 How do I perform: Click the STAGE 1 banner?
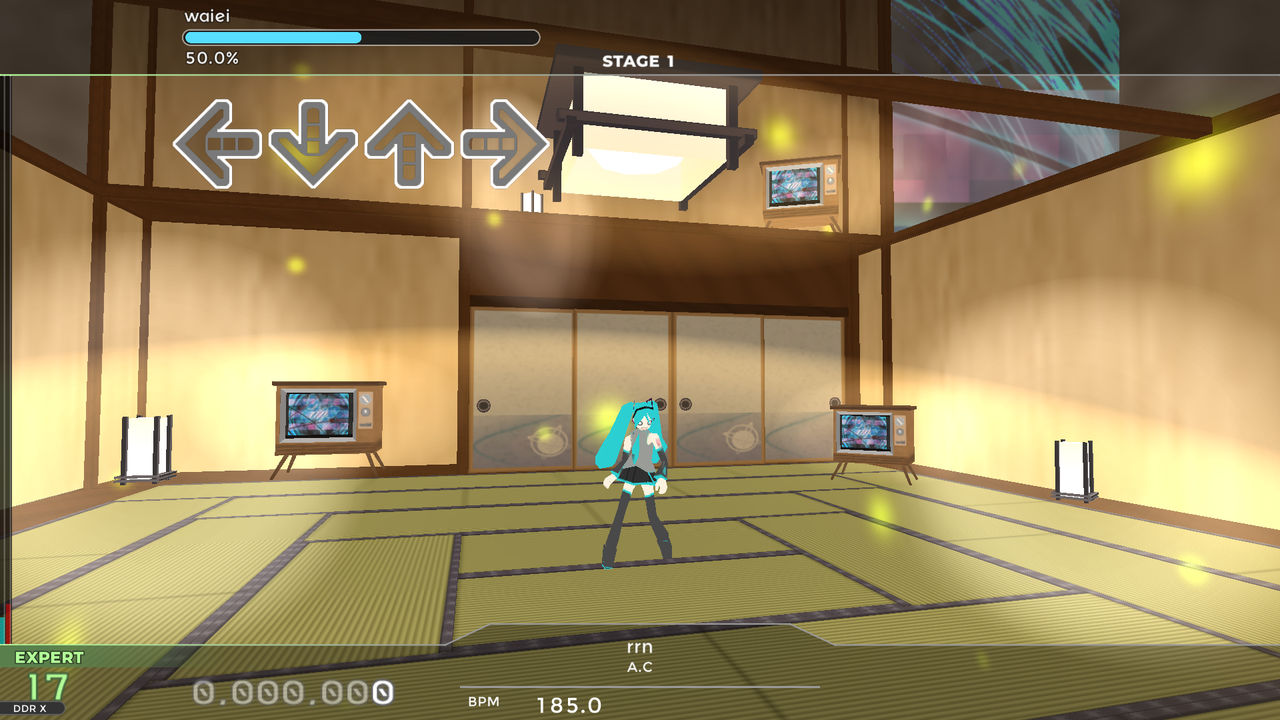(639, 60)
